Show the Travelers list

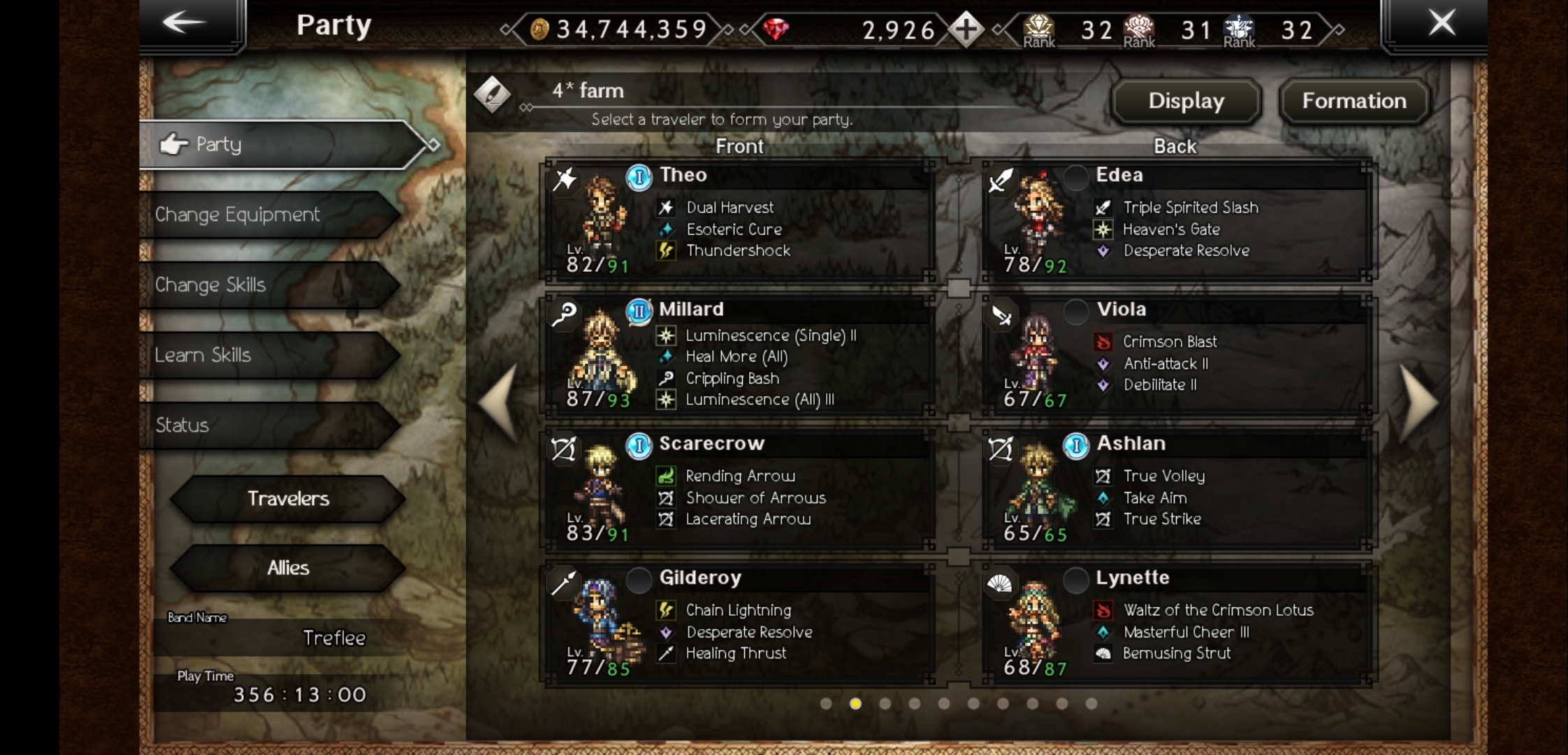288,498
